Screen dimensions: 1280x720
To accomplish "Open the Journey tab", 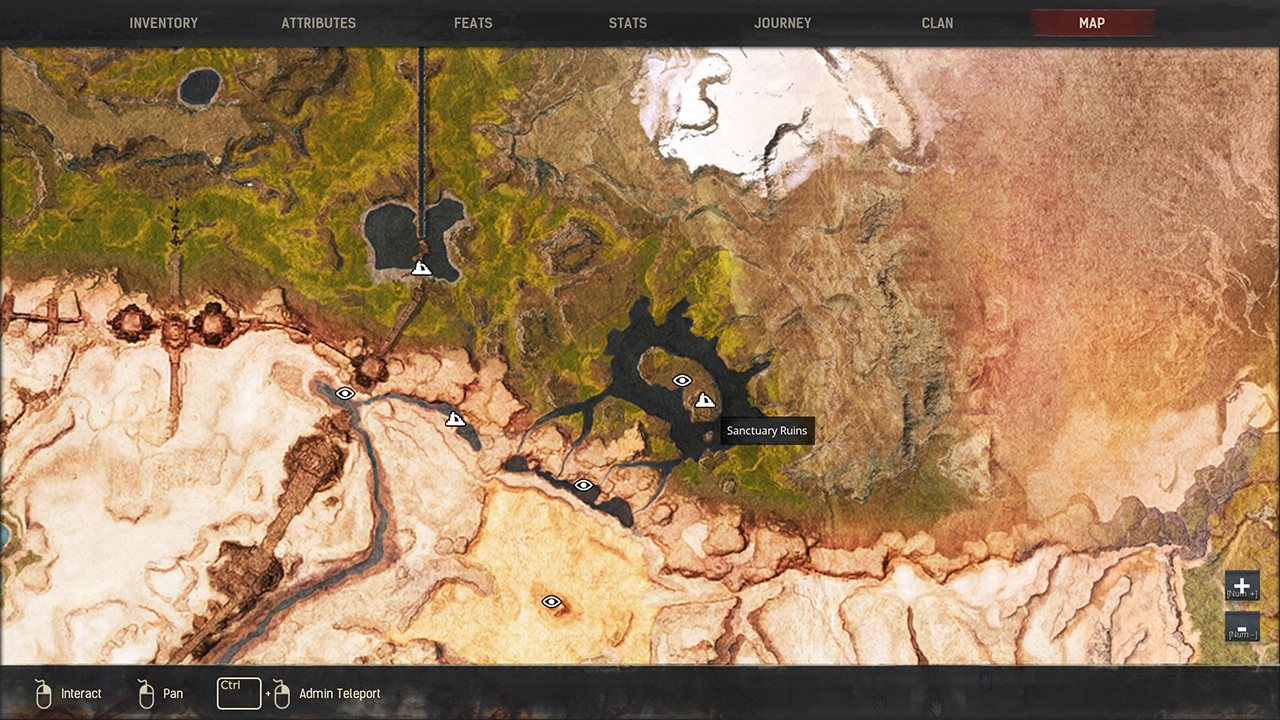I will [782, 22].
